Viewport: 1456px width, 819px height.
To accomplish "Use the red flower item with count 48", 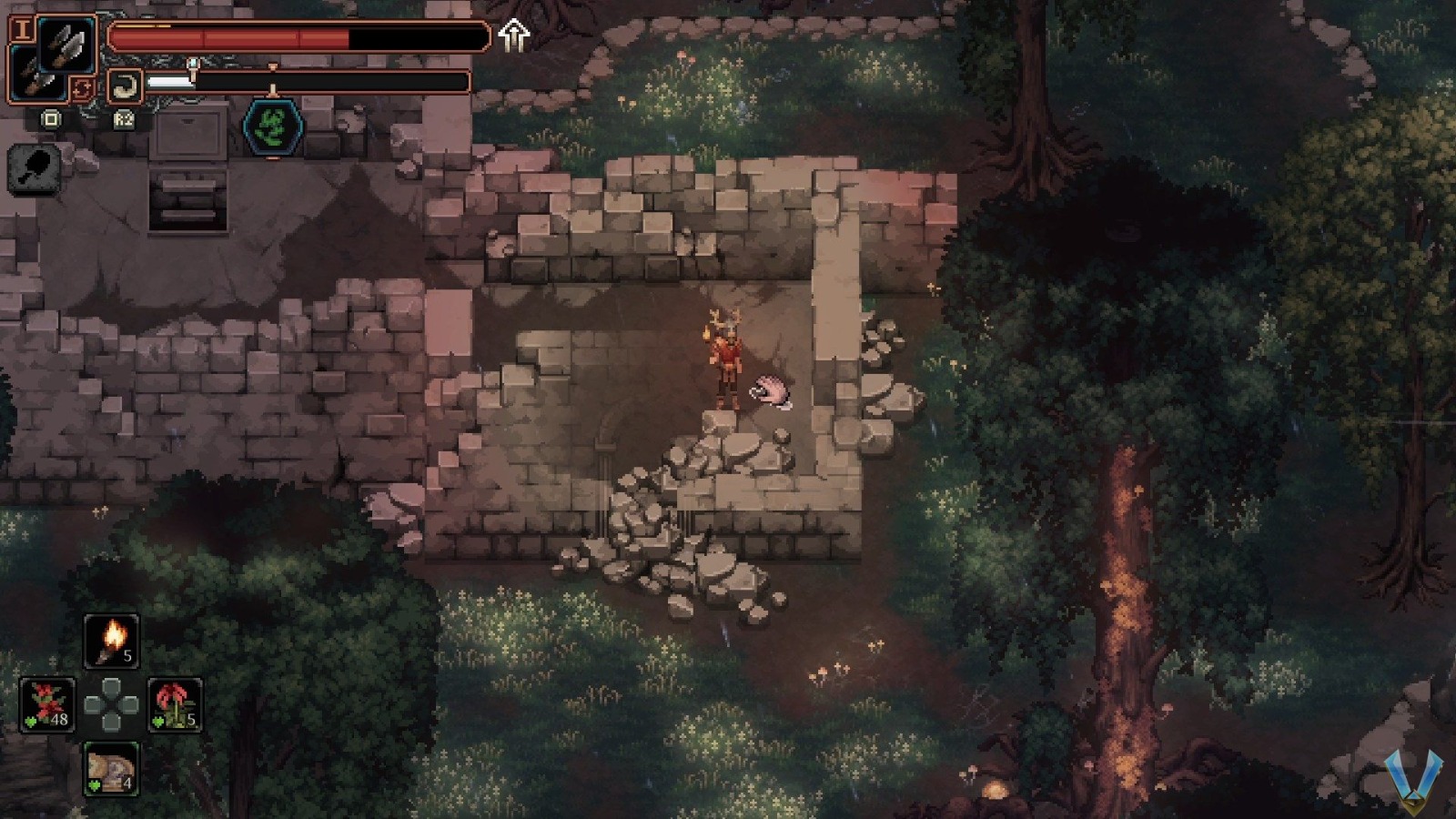I will [x=50, y=705].
